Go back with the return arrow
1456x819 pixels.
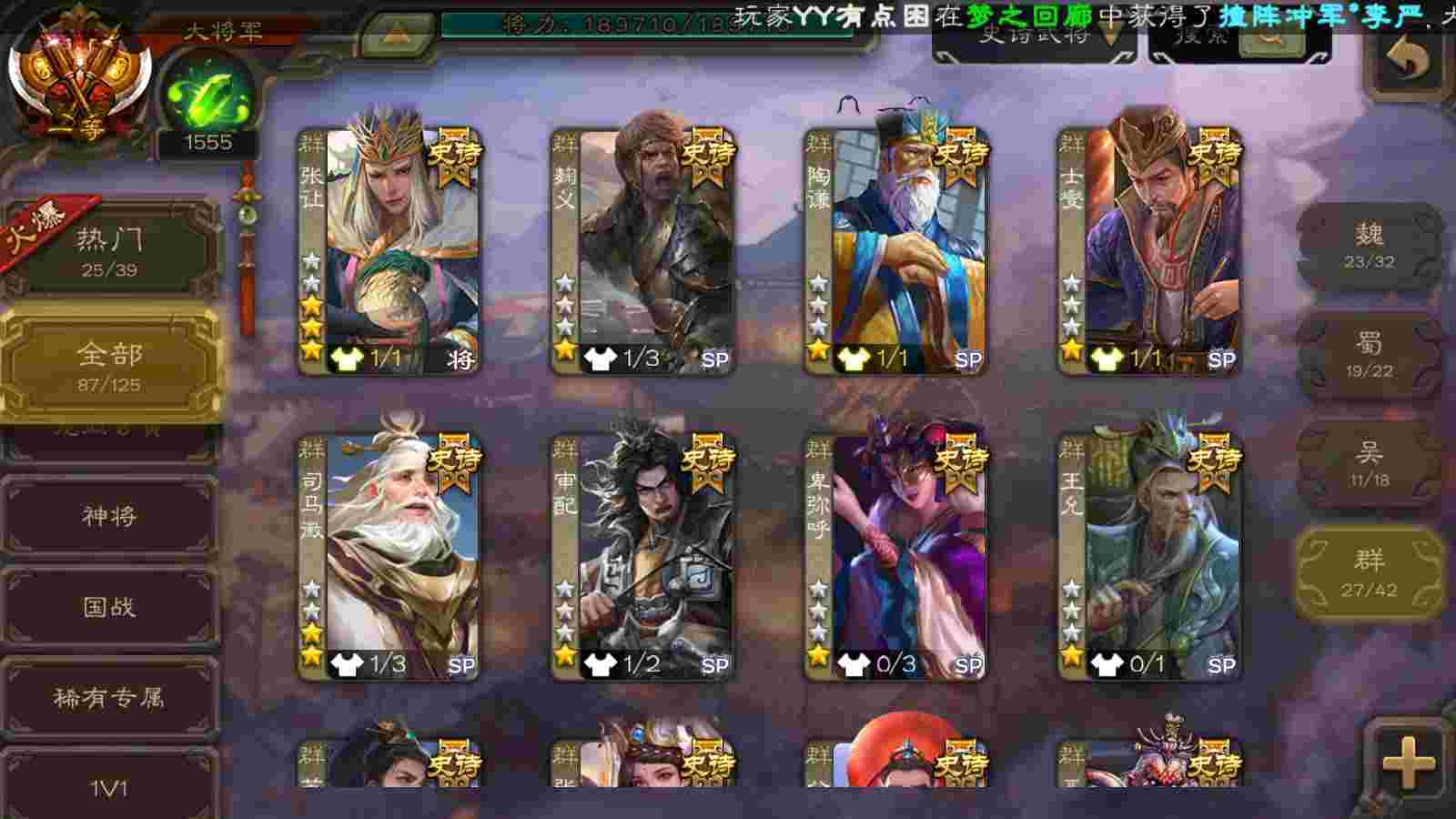(x=1407, y=61)
